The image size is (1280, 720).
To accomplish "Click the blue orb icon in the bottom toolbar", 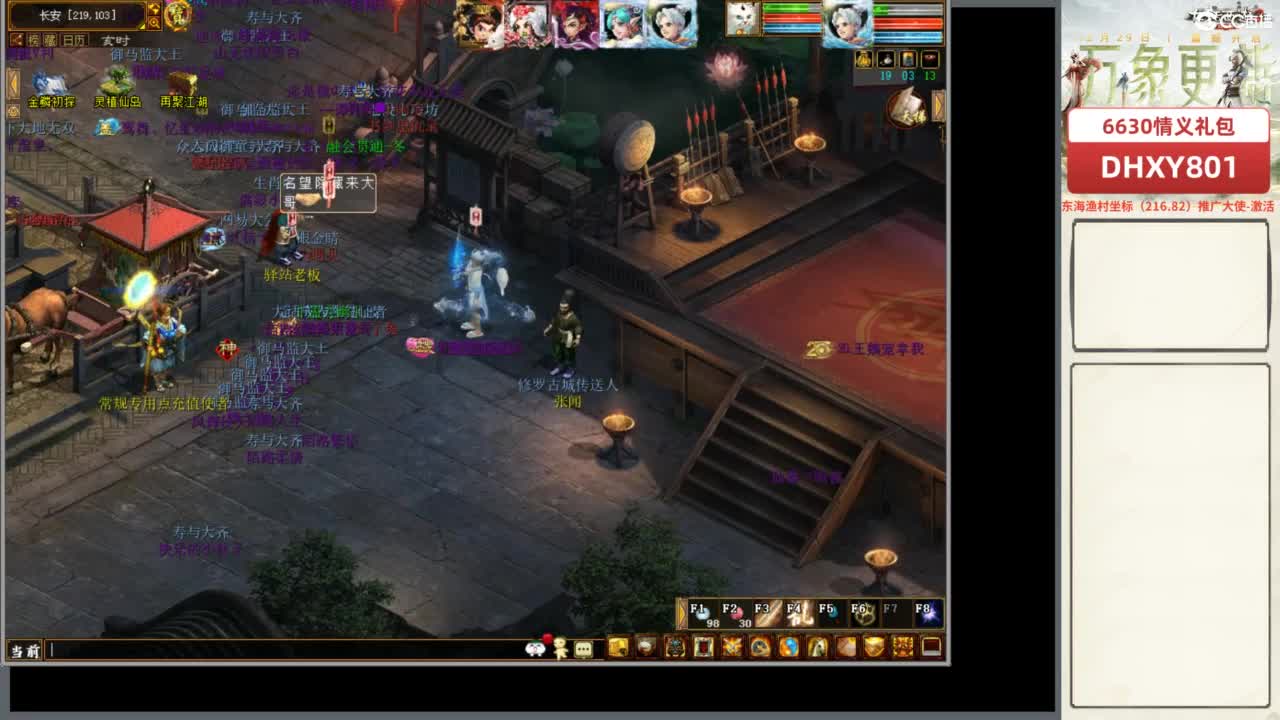I will click(790, 646).
